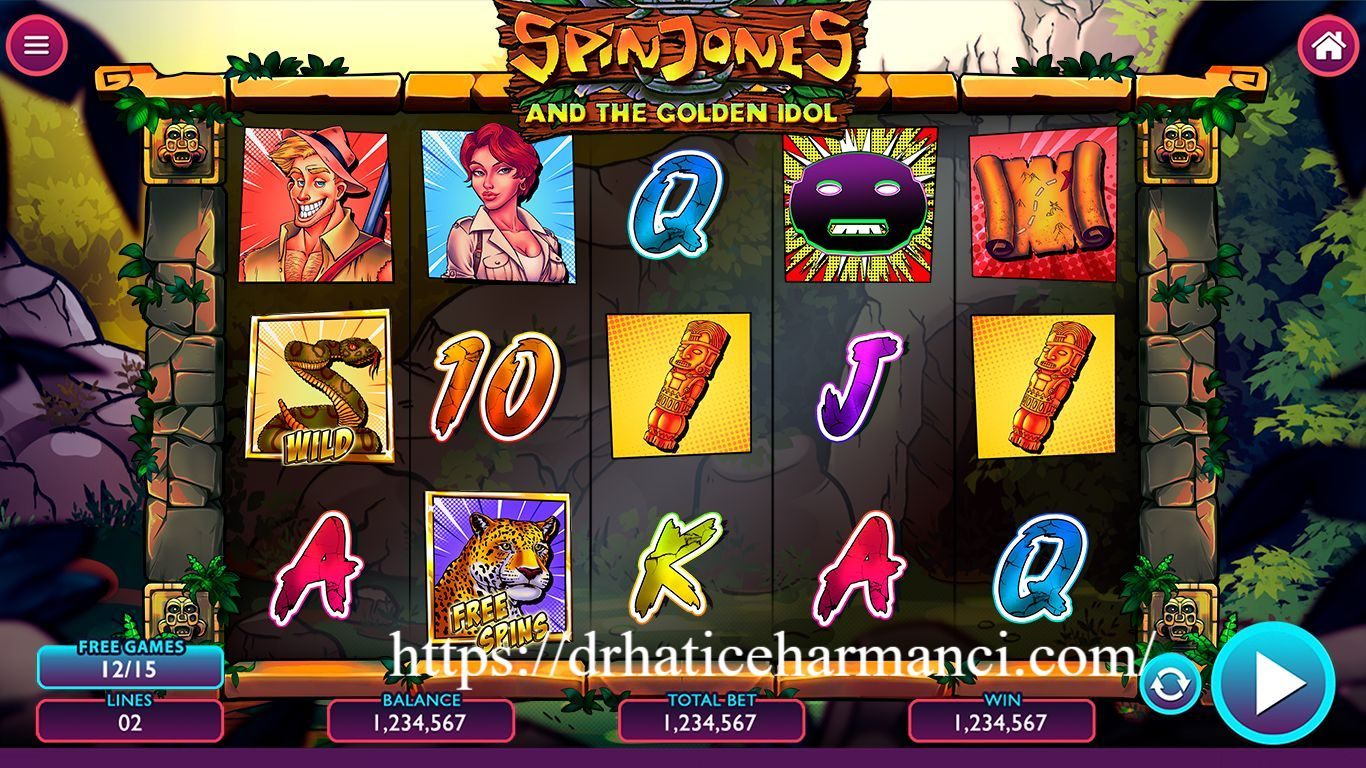This screenshot has height=768, width=1366.
Task: Select the Balance display field
Action: (420, 721)
